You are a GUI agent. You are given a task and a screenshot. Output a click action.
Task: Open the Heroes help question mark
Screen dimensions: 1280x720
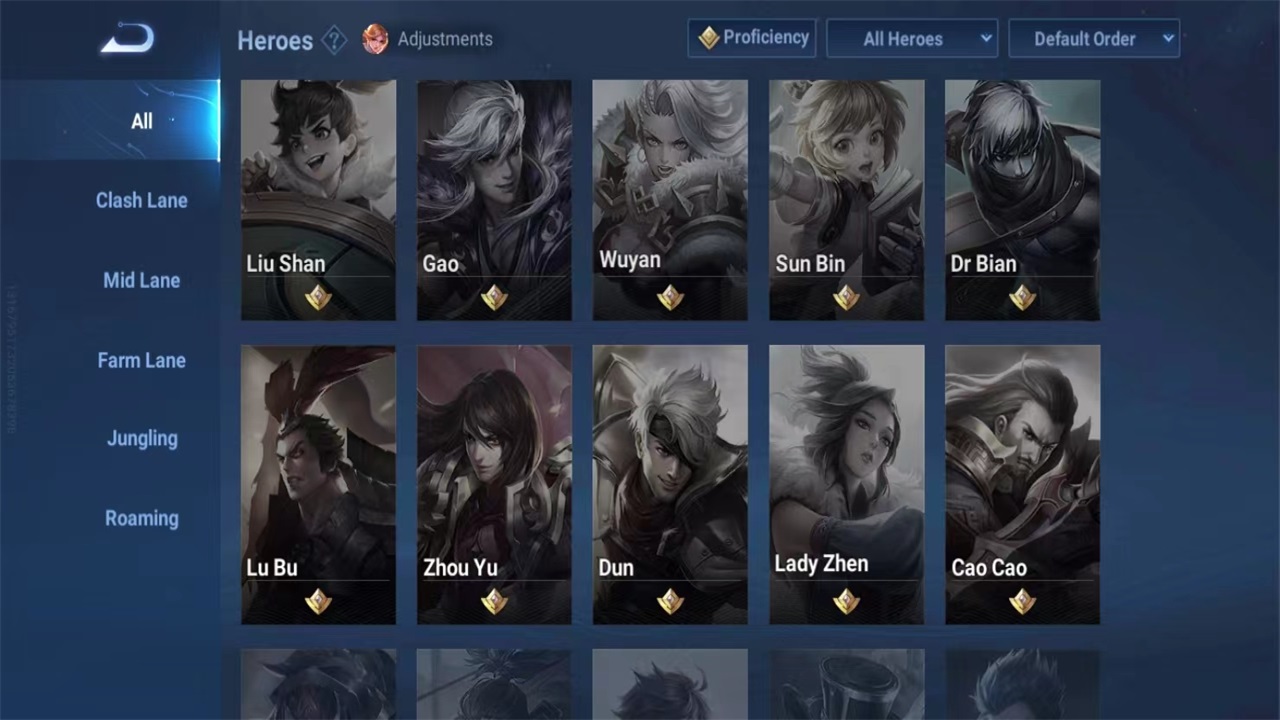coord(335,40)
